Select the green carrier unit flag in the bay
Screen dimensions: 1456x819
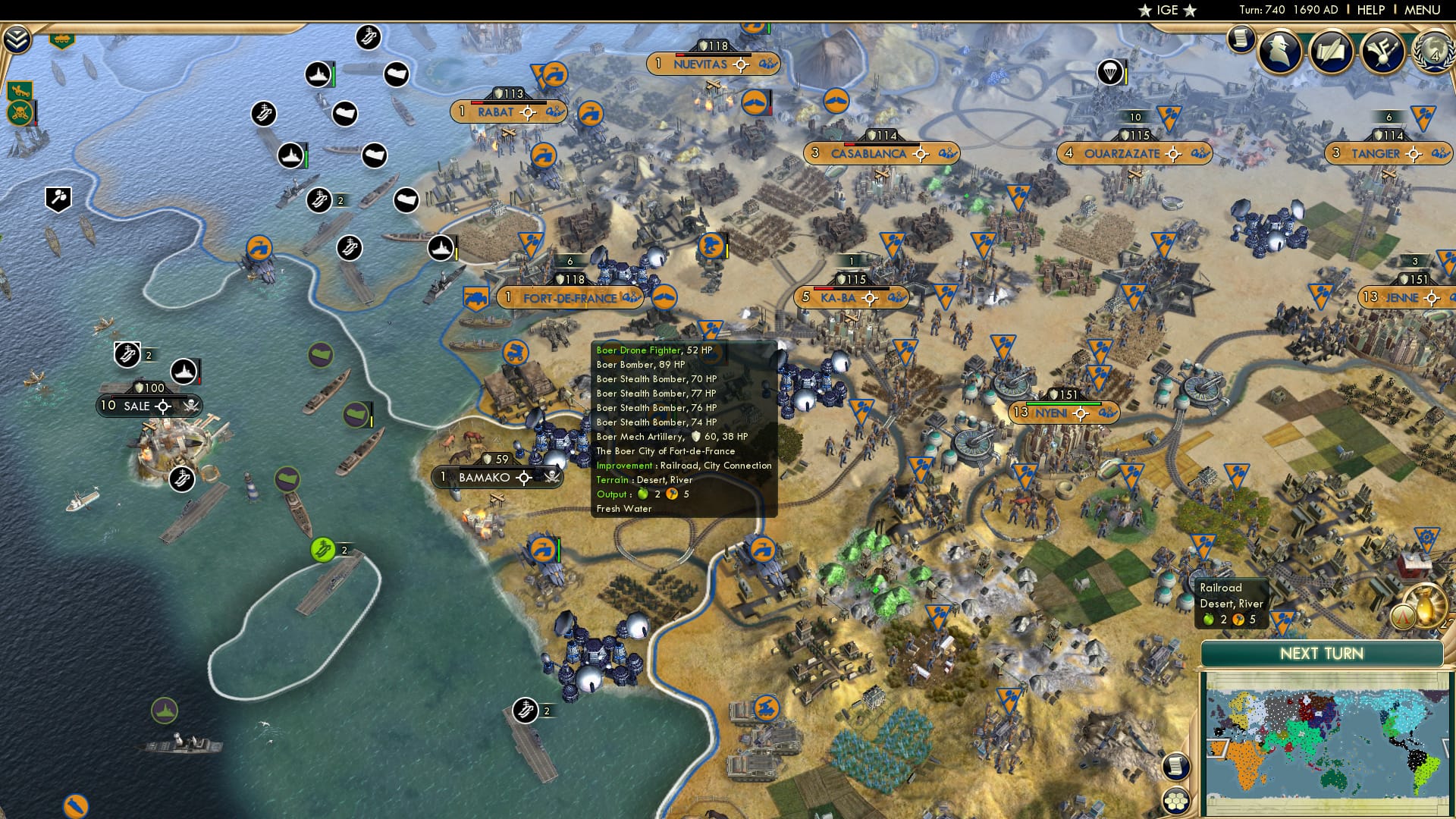click(x=325, y=548)
